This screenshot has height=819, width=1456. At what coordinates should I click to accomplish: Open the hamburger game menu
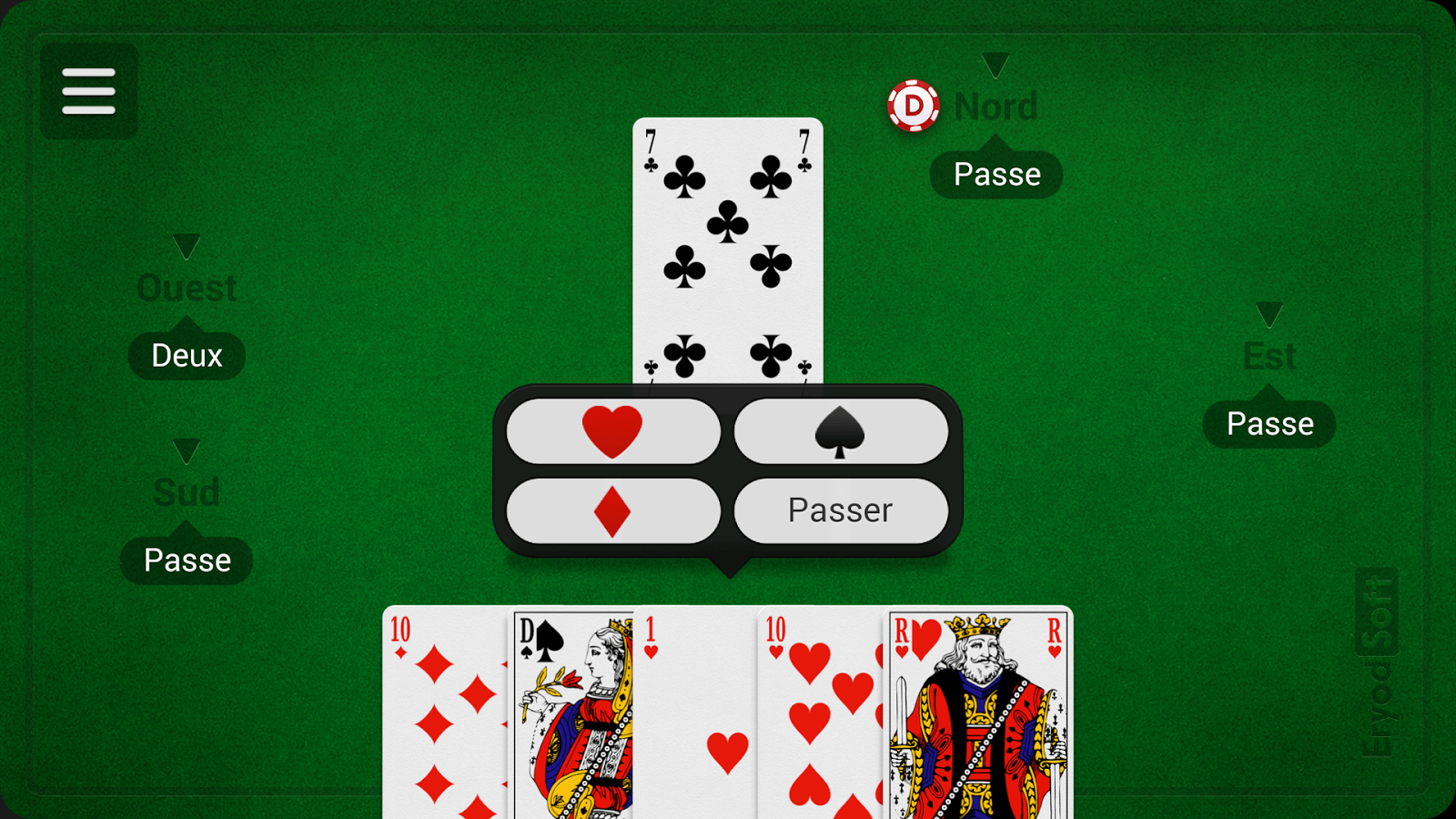(88, 91)
